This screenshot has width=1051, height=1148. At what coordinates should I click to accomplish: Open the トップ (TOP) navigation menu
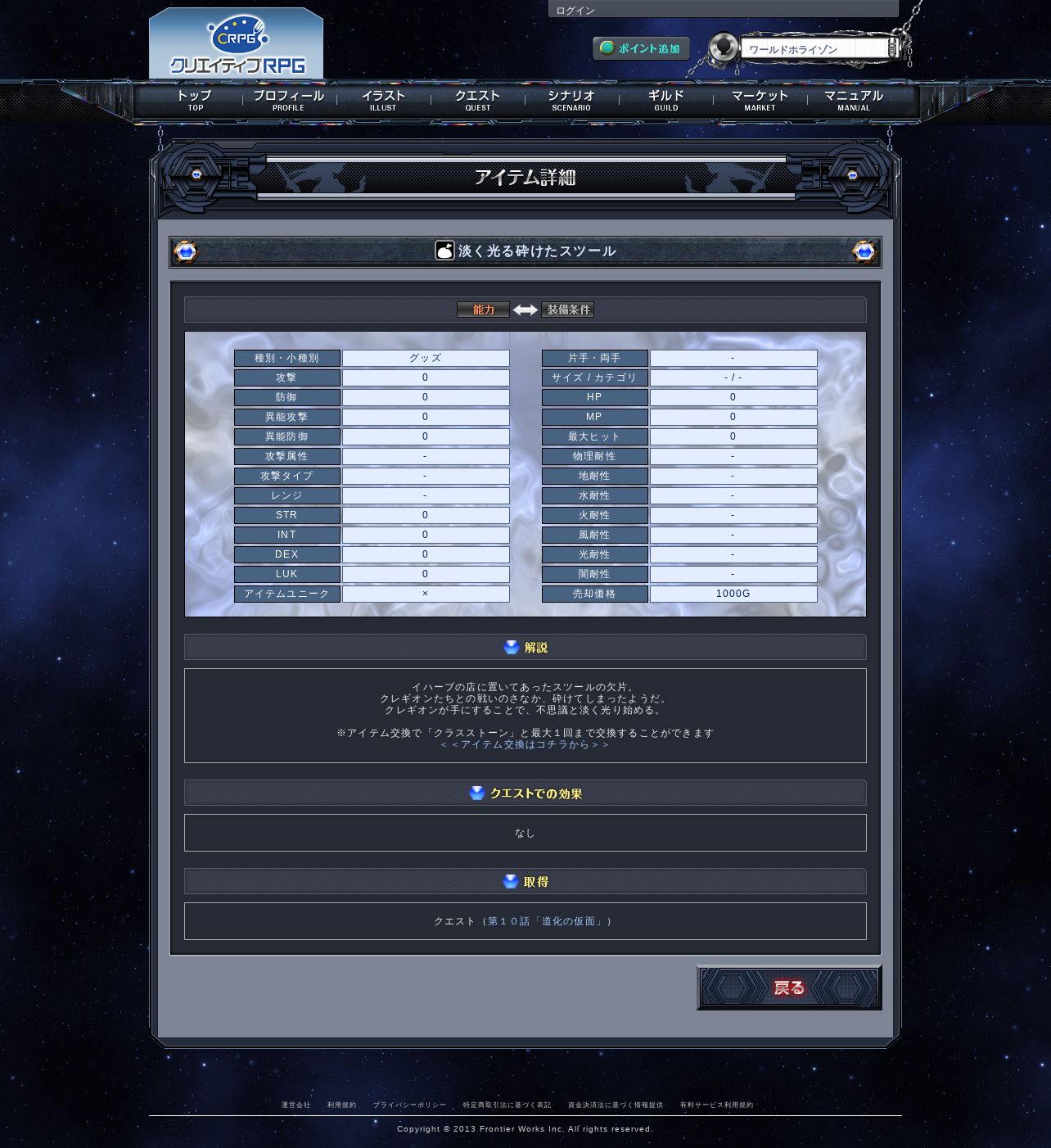195,100
